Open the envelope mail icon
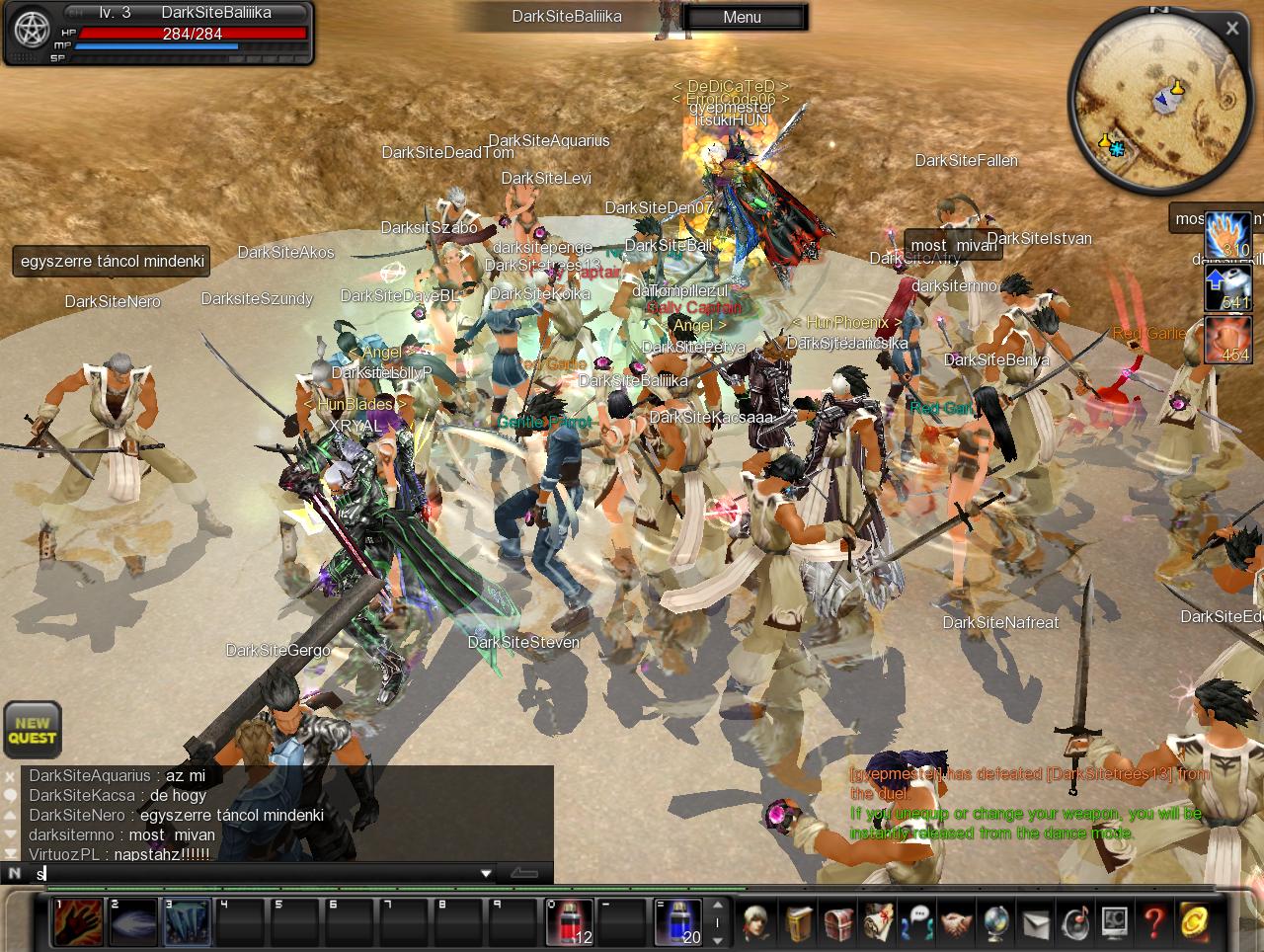The image size is (1264, 952). [1036, 922]
